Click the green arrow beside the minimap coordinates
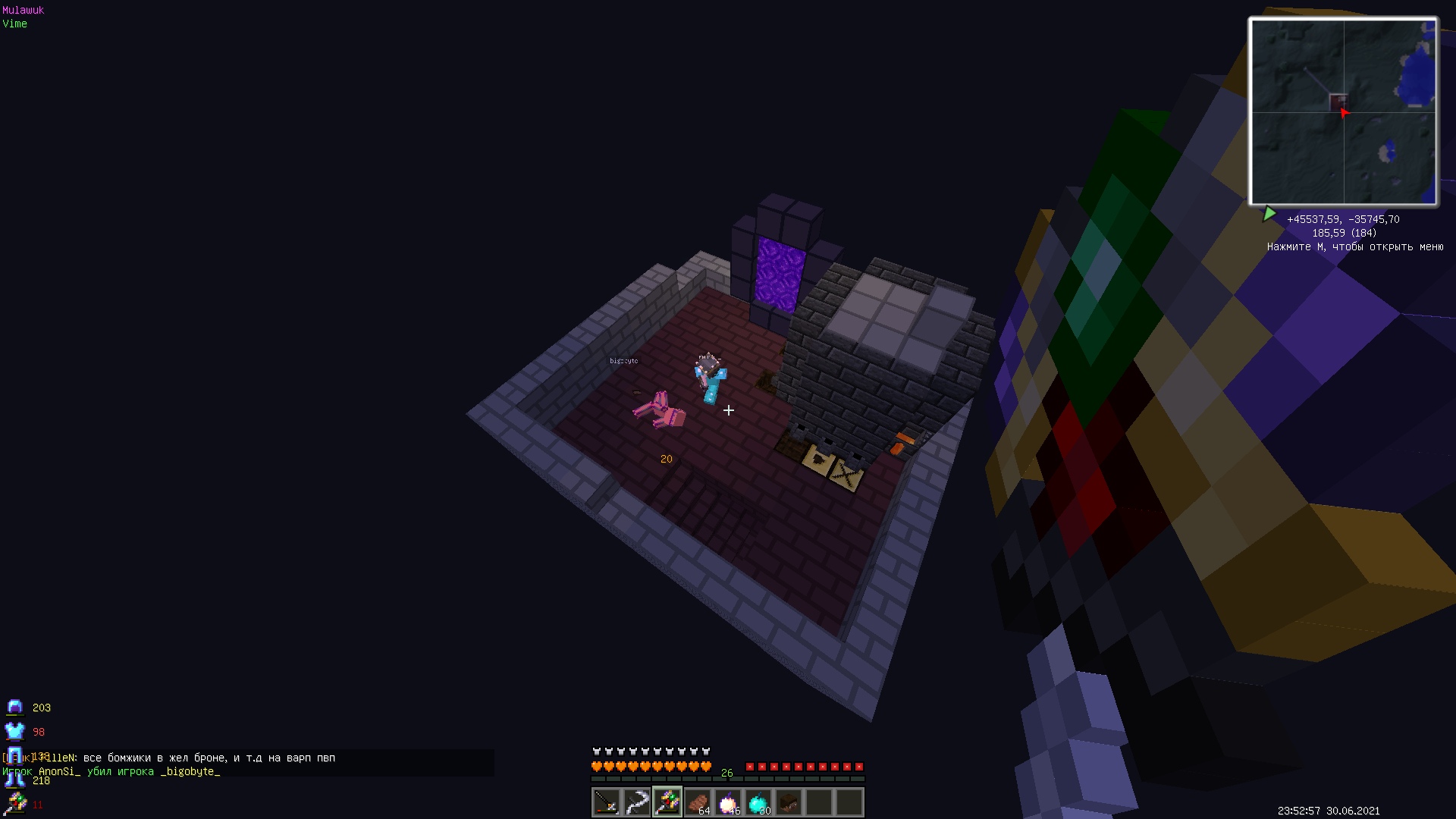The image size is (1456, 819). (x=1271, y=214)
